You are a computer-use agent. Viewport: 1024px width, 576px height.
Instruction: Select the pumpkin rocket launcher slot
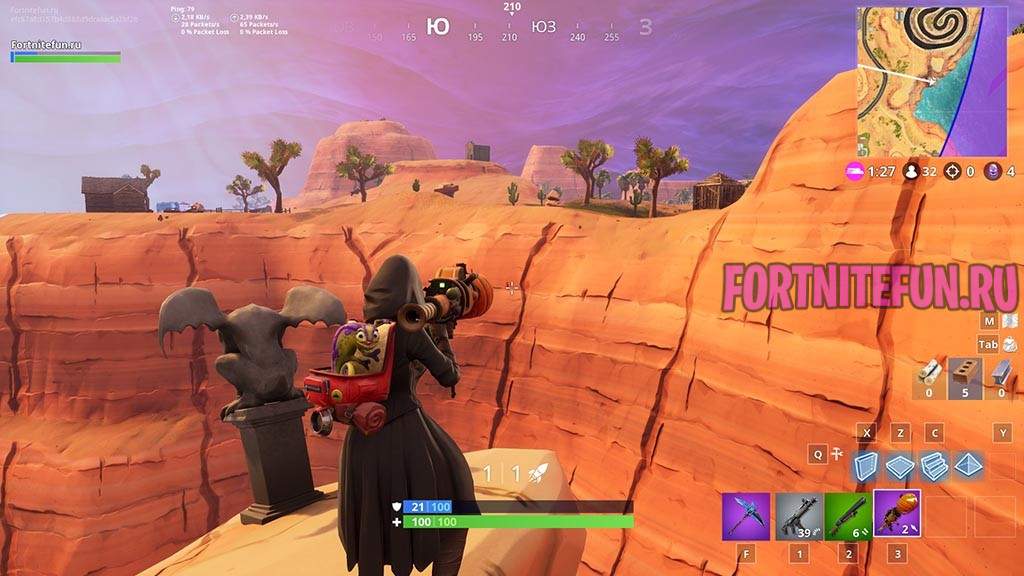(x=897, y=514)
